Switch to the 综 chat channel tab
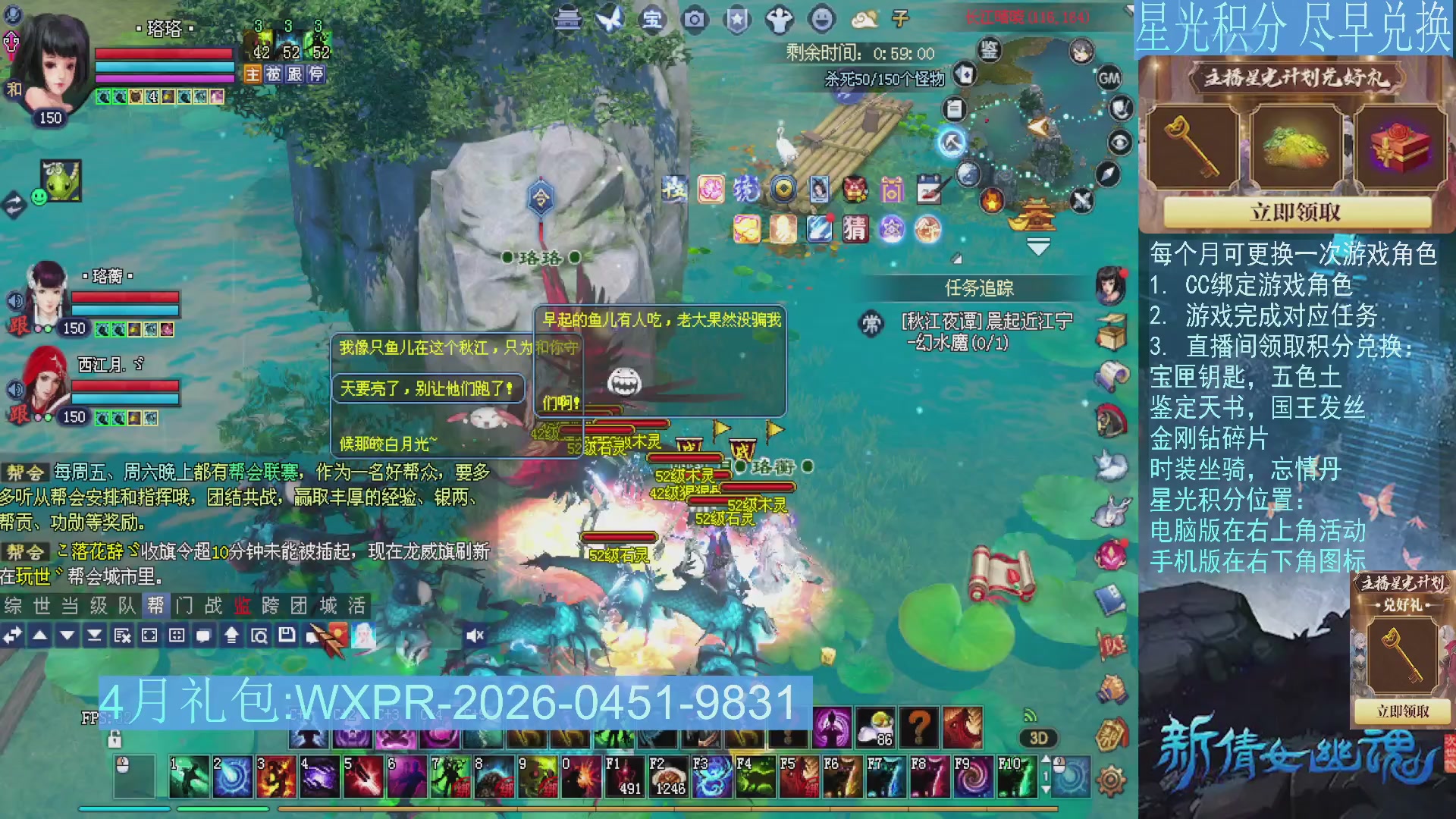 (x=12, y=606)
